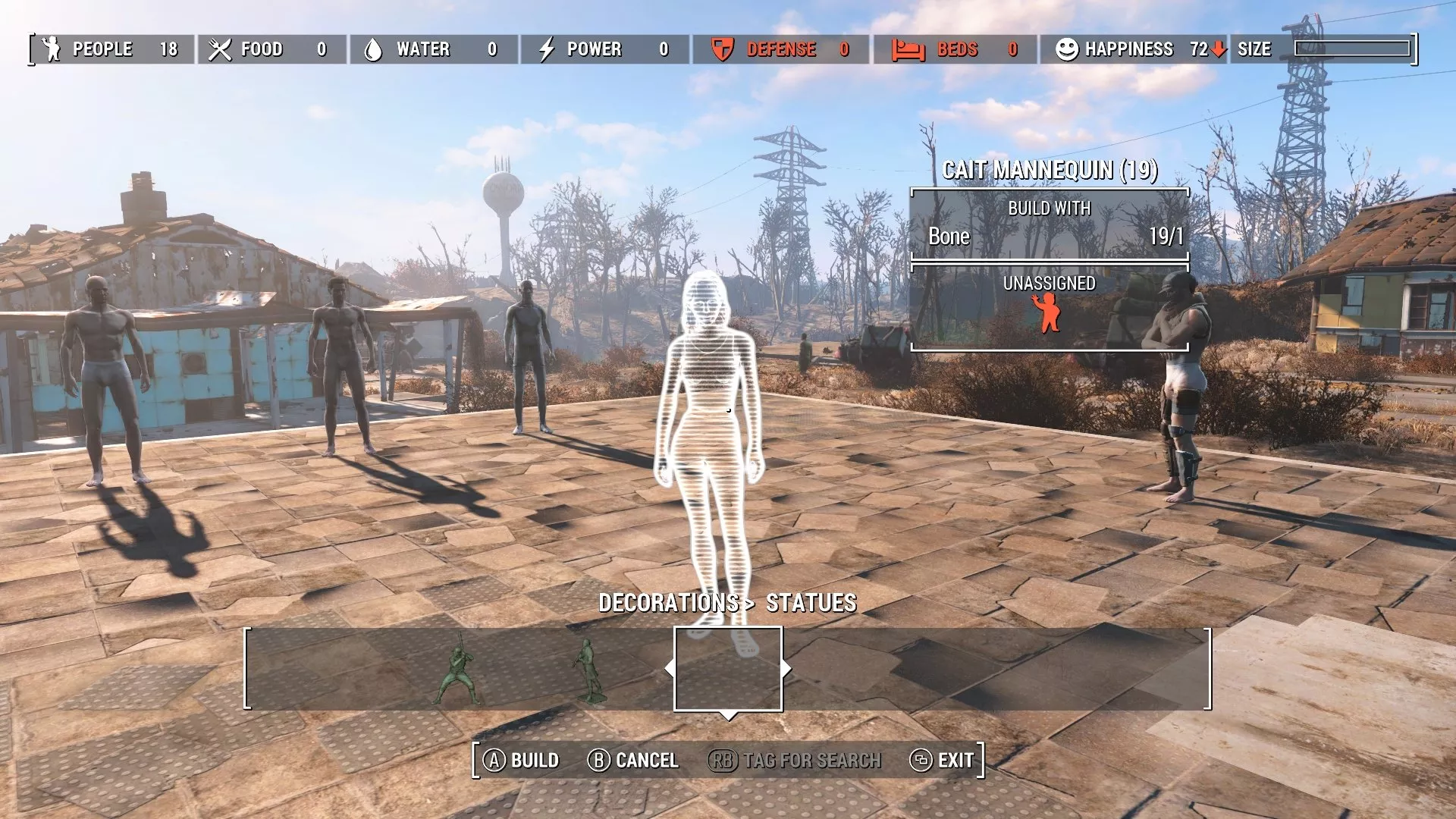Select the highlighted Cait Mannequin build slot

tap(728, 669)
